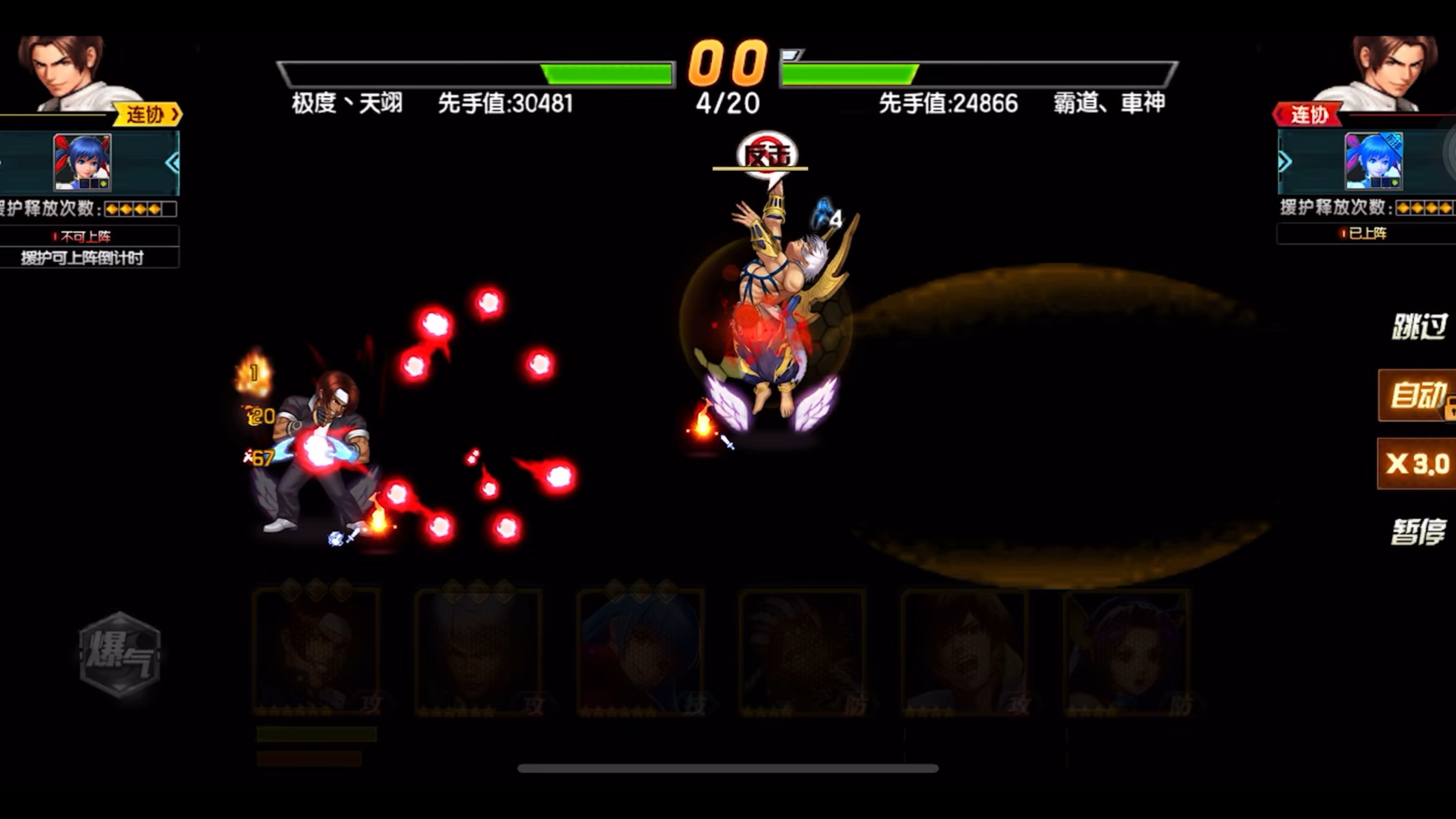Skip the battle with 跳过
1456x819 pixels.
pos(1419,327)
